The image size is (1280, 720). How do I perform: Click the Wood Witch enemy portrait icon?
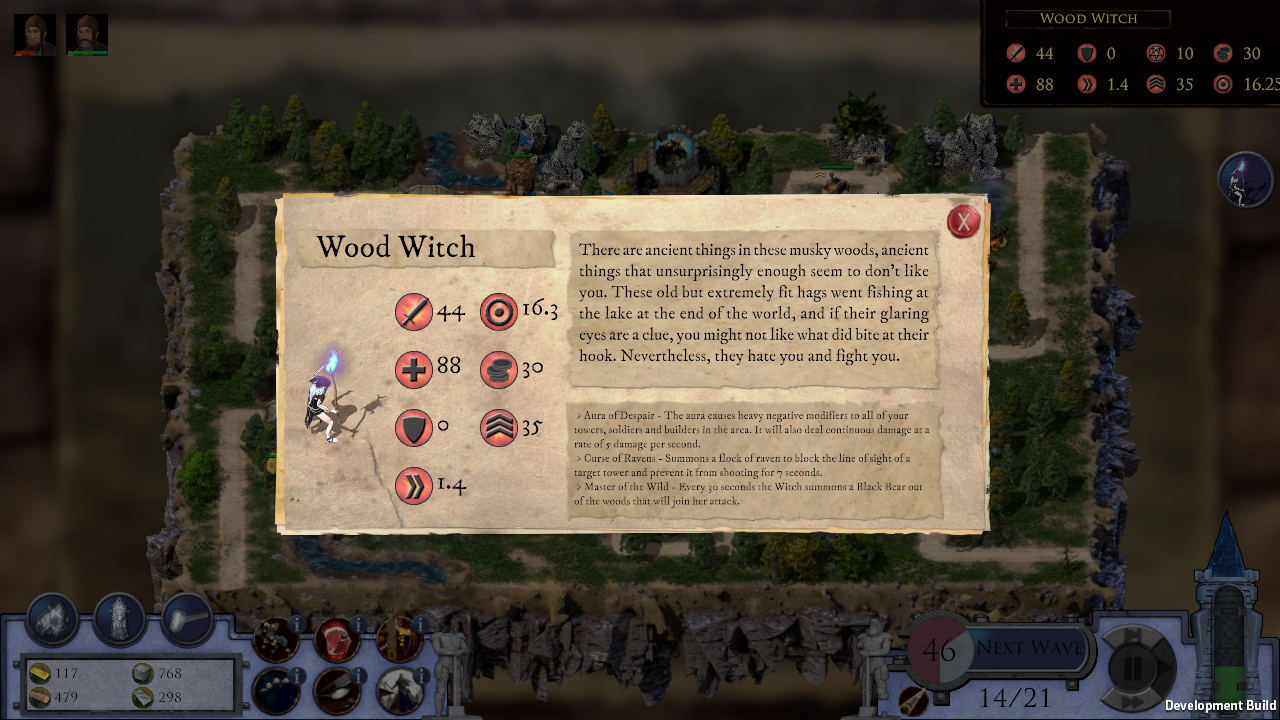coord(1244,180)
